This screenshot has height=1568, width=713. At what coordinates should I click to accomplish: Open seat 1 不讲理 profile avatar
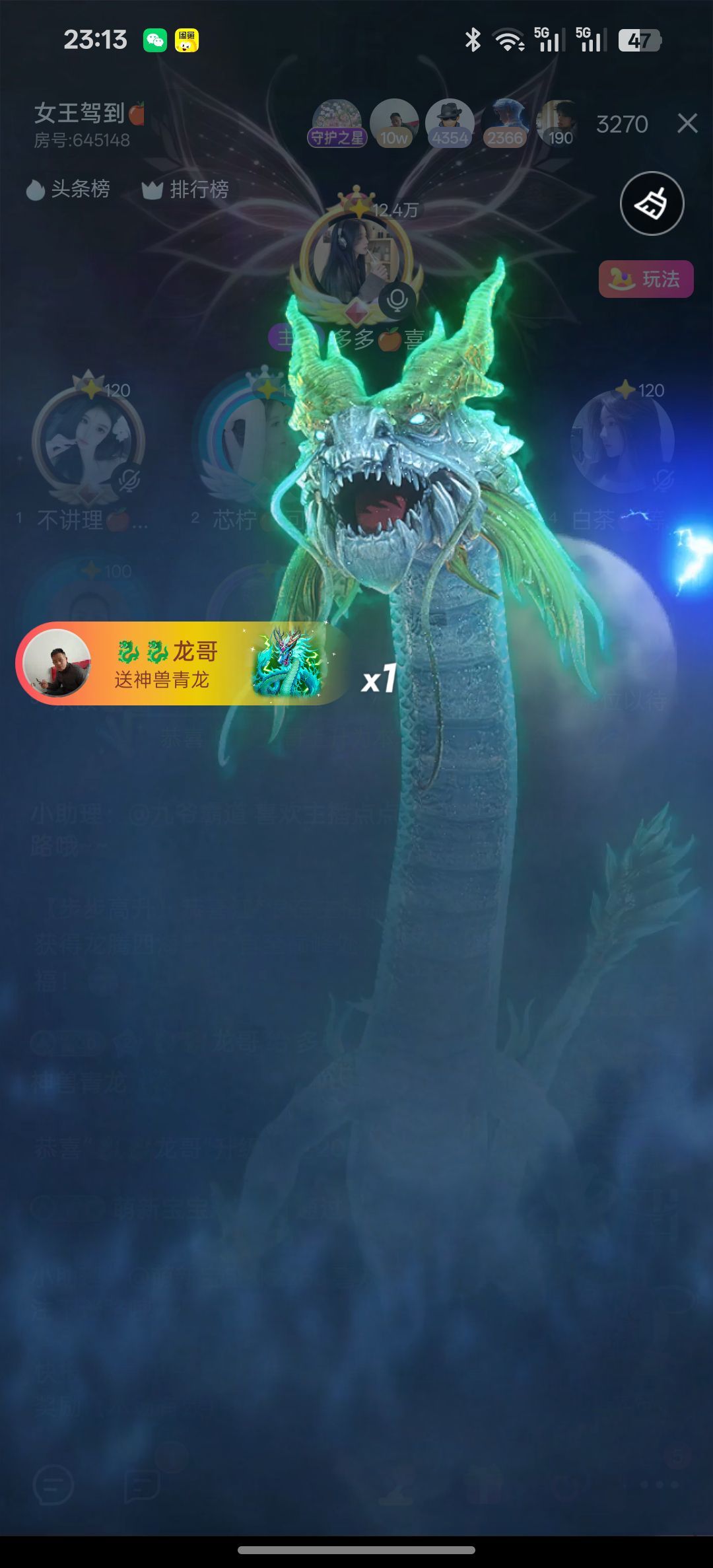(x=88, y=441)
